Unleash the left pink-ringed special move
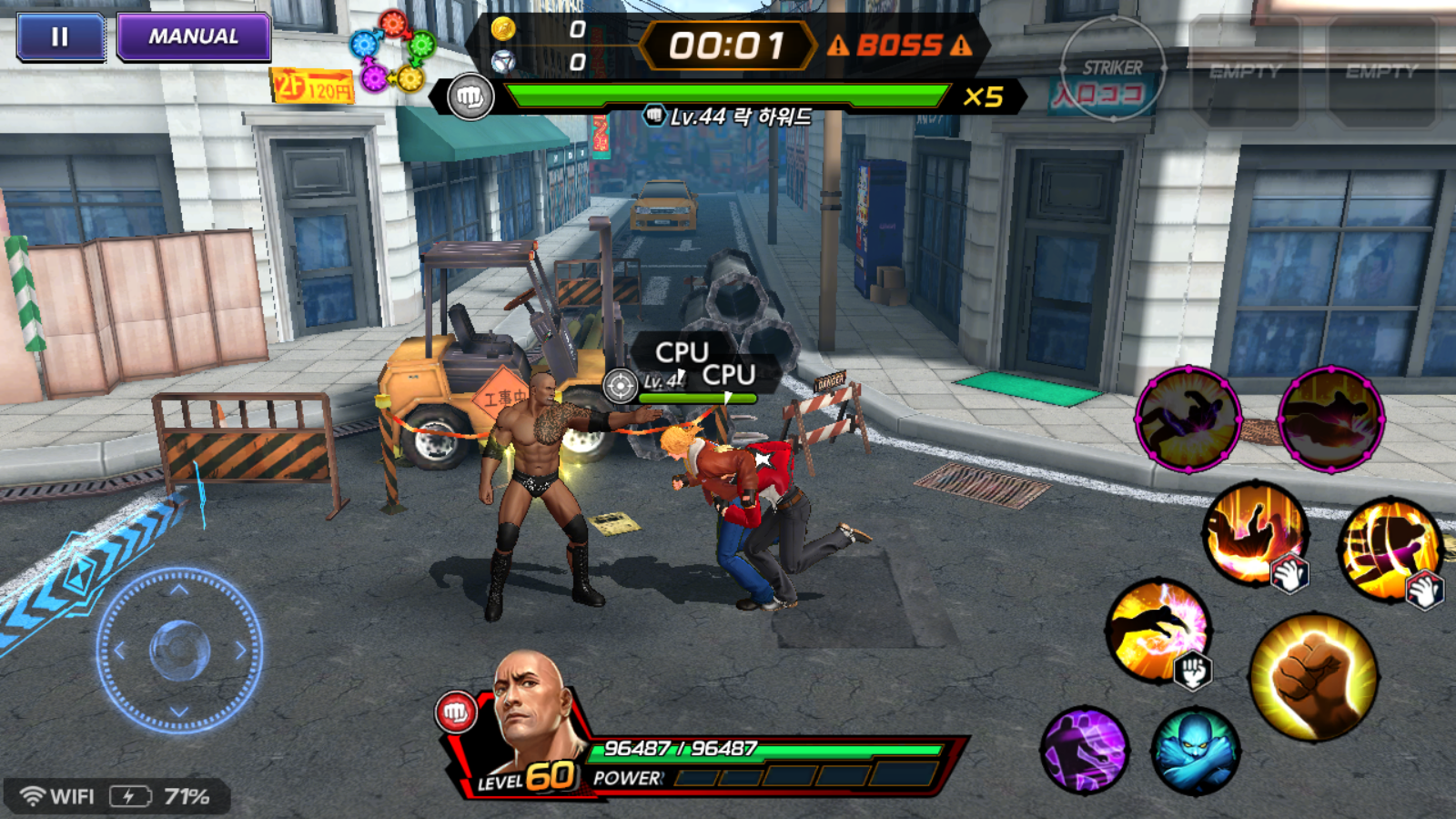1456x819 pixels. (1188, 420)
